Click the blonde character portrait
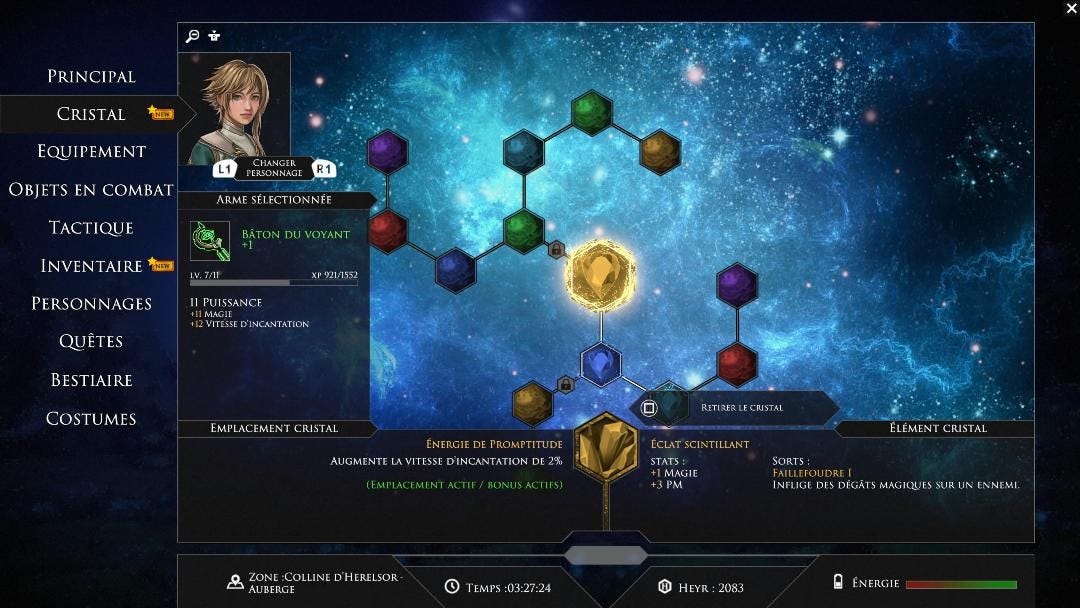The image size is (1080, 608). tap(234, 108)
